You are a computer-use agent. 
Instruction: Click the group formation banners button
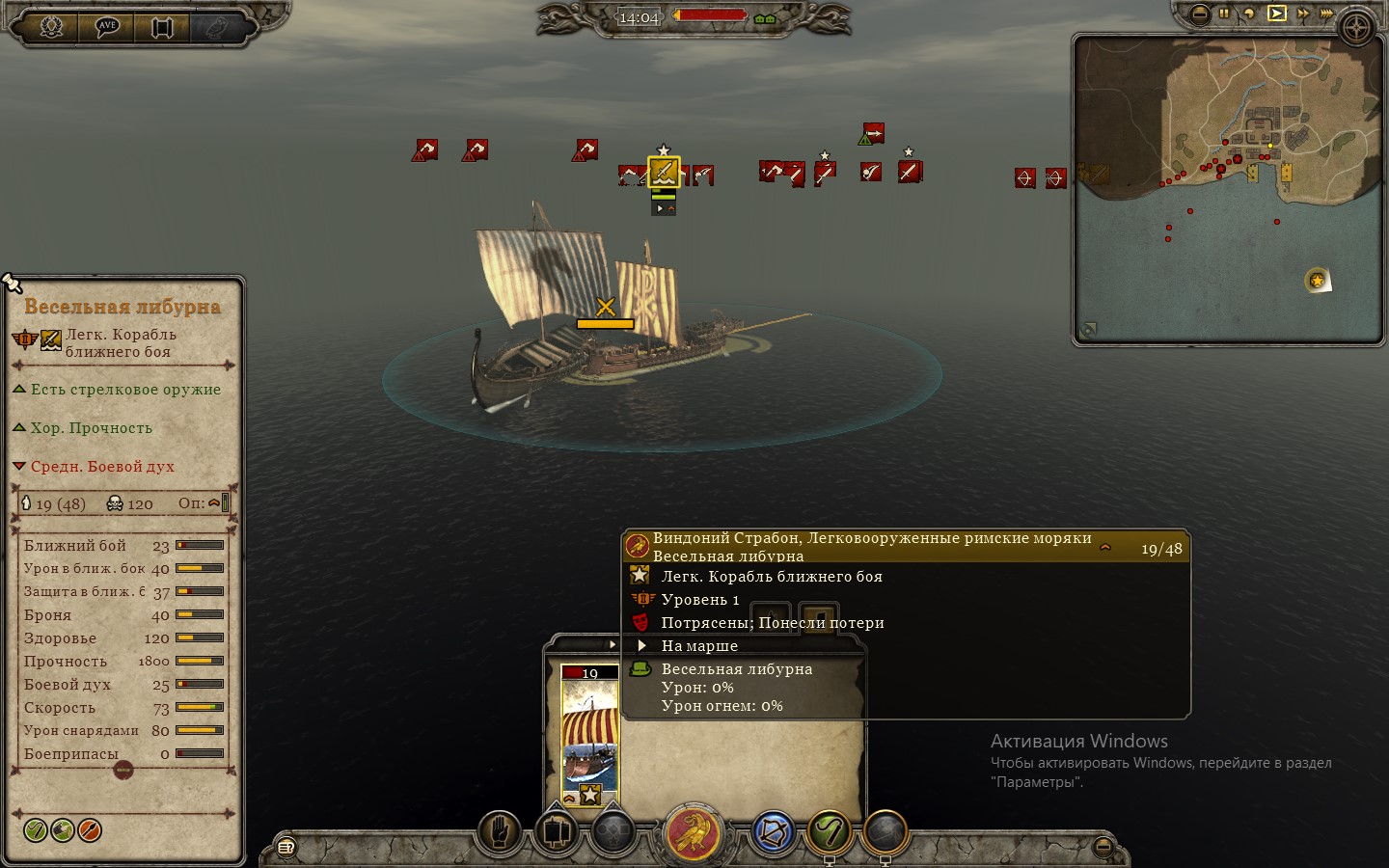557,831
